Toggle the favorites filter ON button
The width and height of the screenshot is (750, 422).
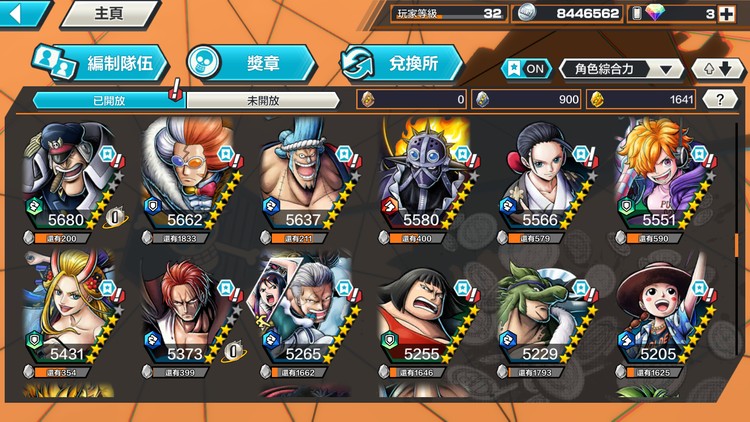click(x=526, y=68)
